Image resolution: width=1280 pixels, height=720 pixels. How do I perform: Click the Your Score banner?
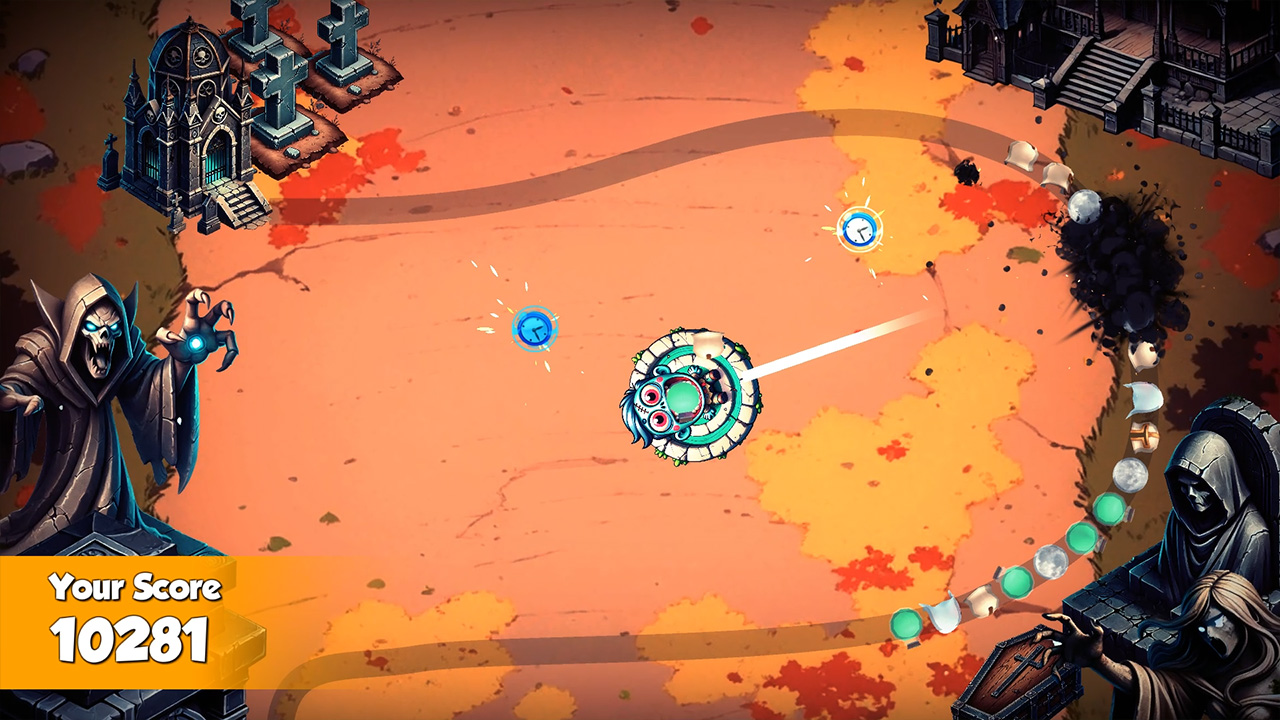pyautogui.click(x=135, y=589)
